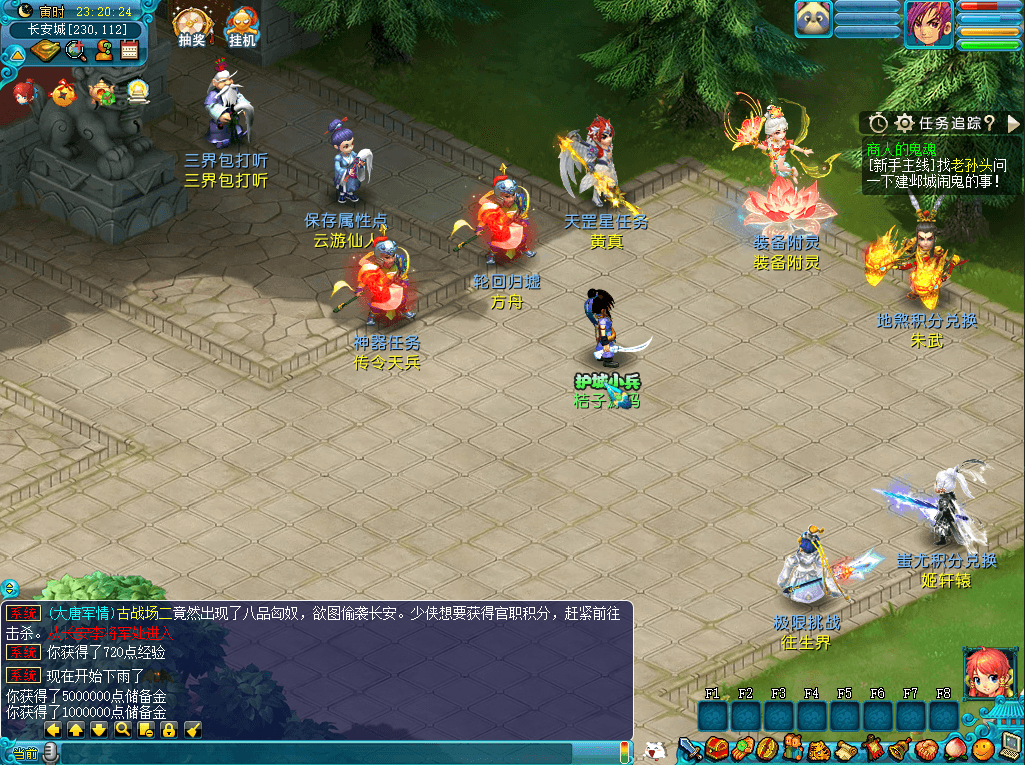Clear chat with the broom button
Image resolution: width=1025 pixels, height=765 pixels.
point(193,730)
